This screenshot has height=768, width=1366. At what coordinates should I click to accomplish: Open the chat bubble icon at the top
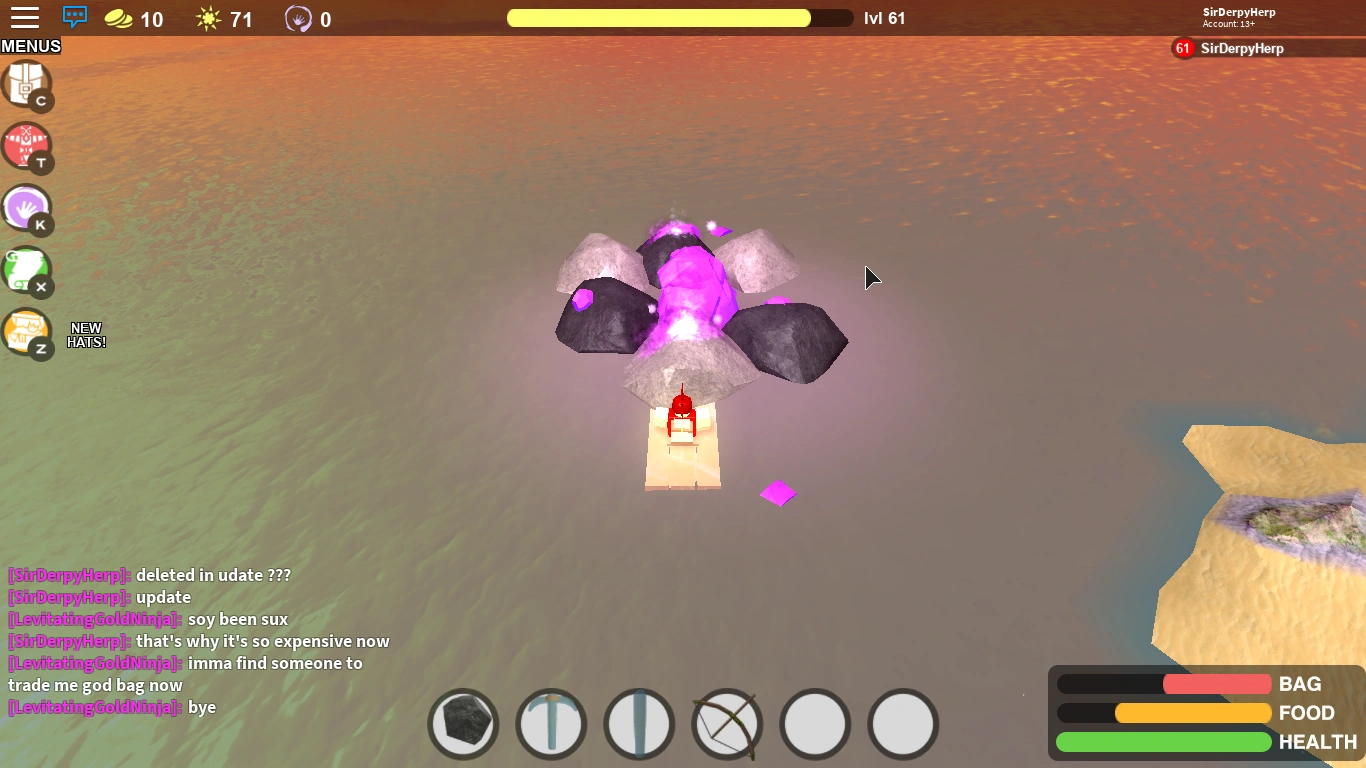[74, 17]
